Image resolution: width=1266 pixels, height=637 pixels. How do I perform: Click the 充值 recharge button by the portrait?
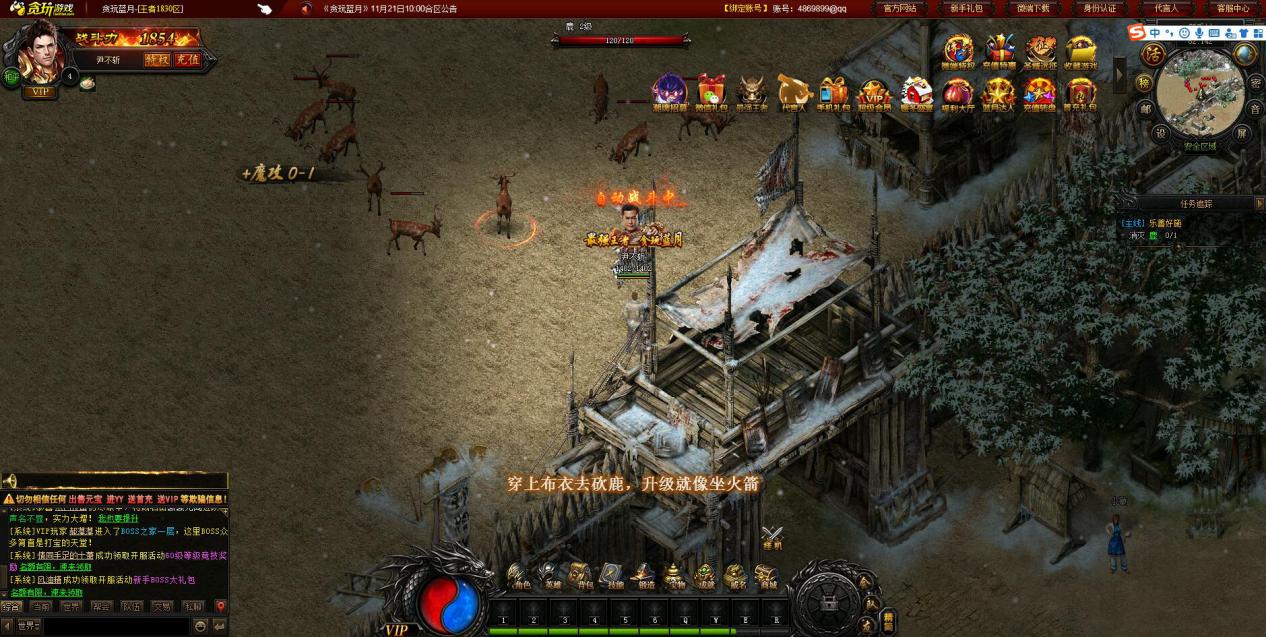(x=187, y=59)
